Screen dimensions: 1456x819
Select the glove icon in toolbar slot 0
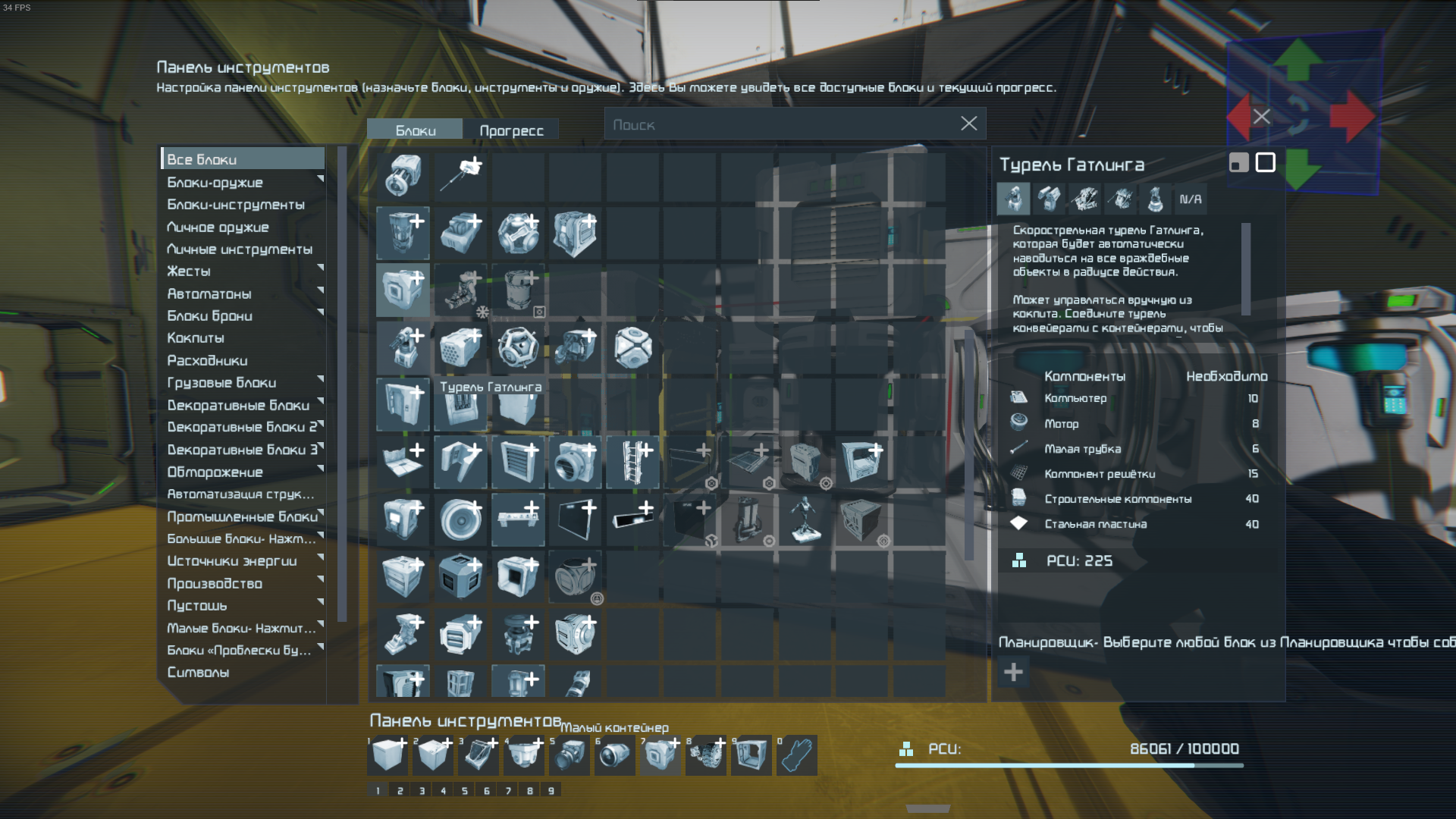coord(796,755)
